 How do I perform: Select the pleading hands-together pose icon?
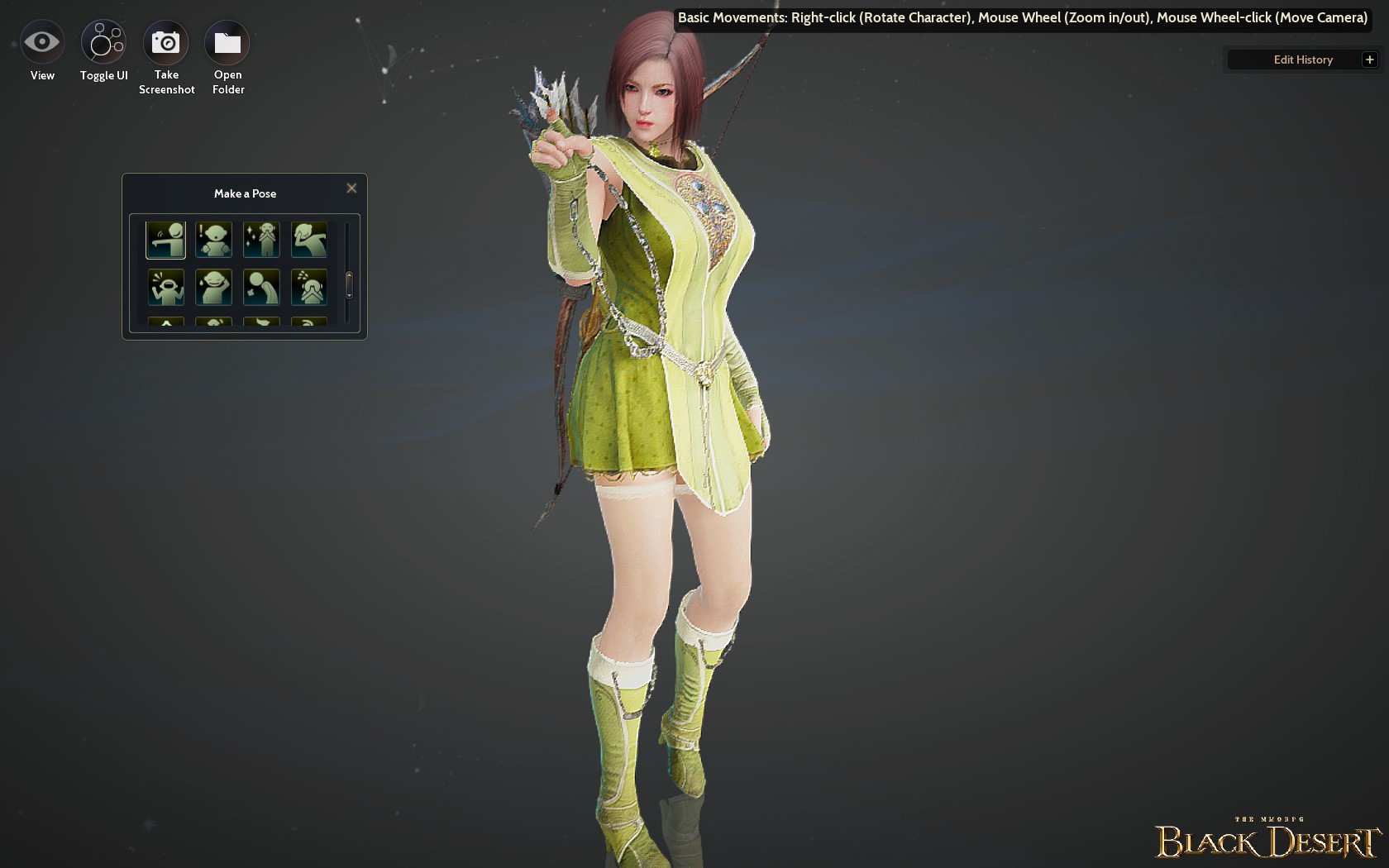click(309, 288)
